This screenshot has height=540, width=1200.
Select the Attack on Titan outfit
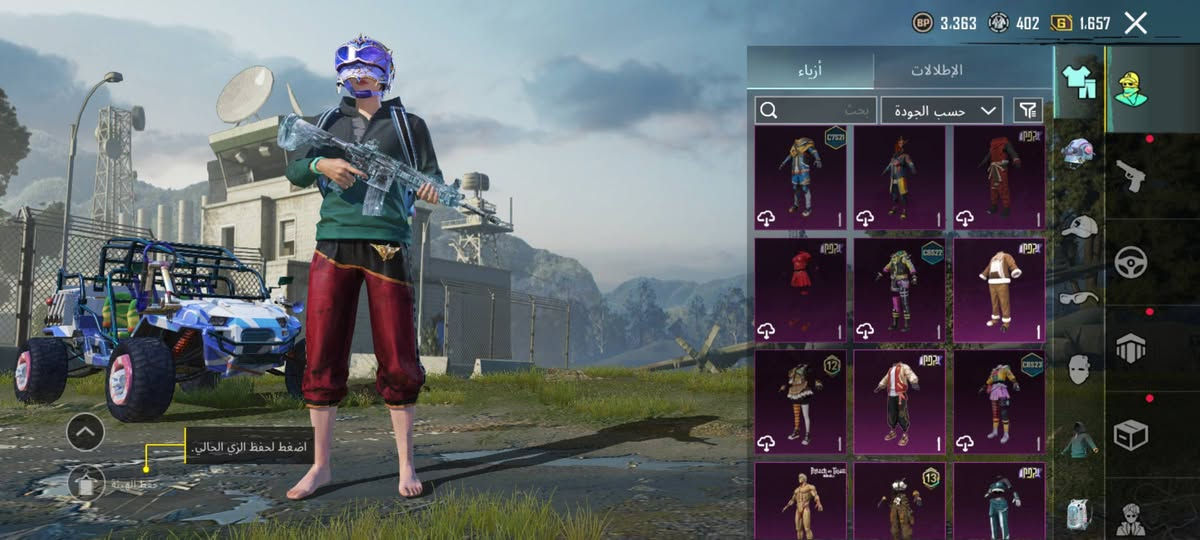[800, 500]
